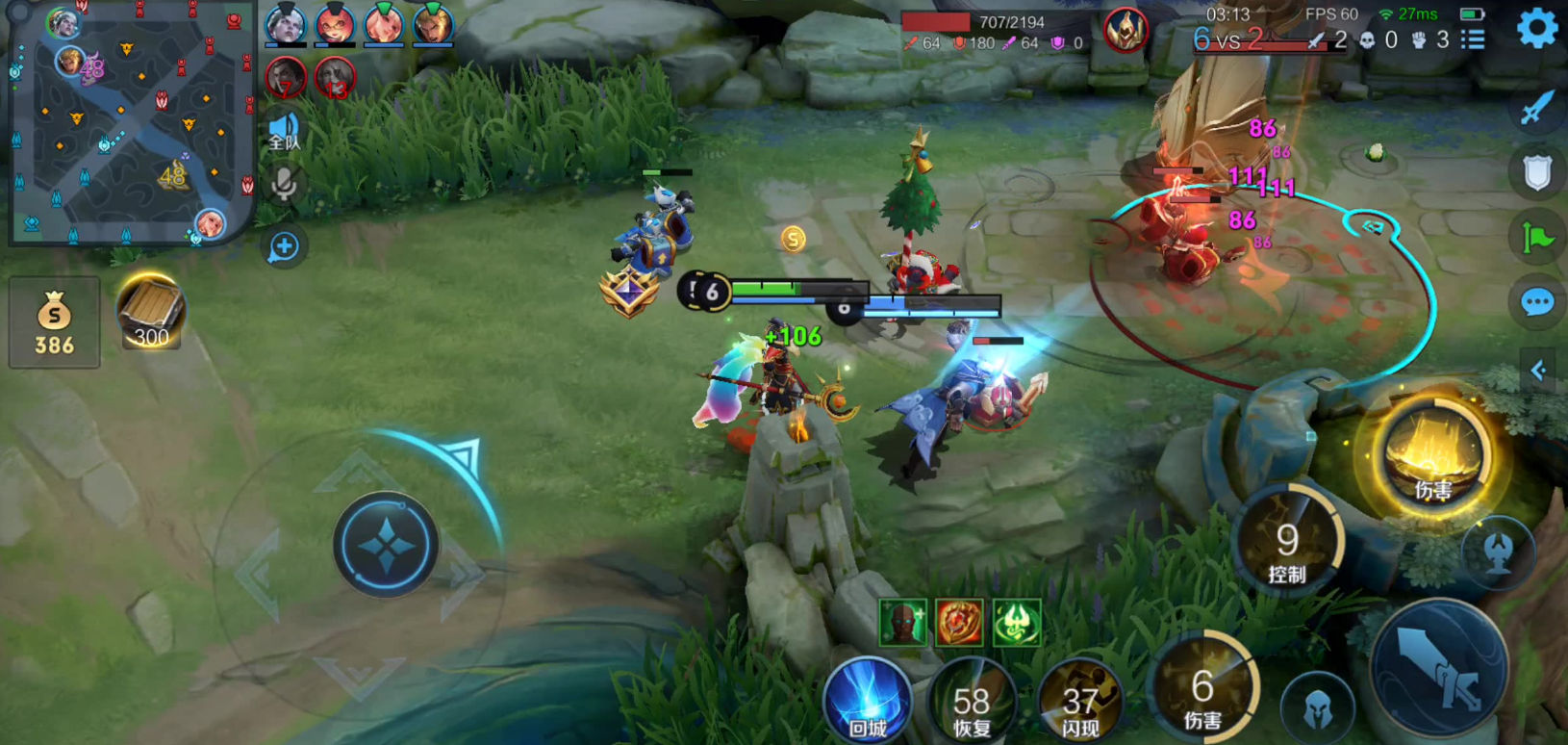The height and width of the screenshot is (745, 1568).
Task: Send the attack signal with sword icon
Action: point(1536,108)
